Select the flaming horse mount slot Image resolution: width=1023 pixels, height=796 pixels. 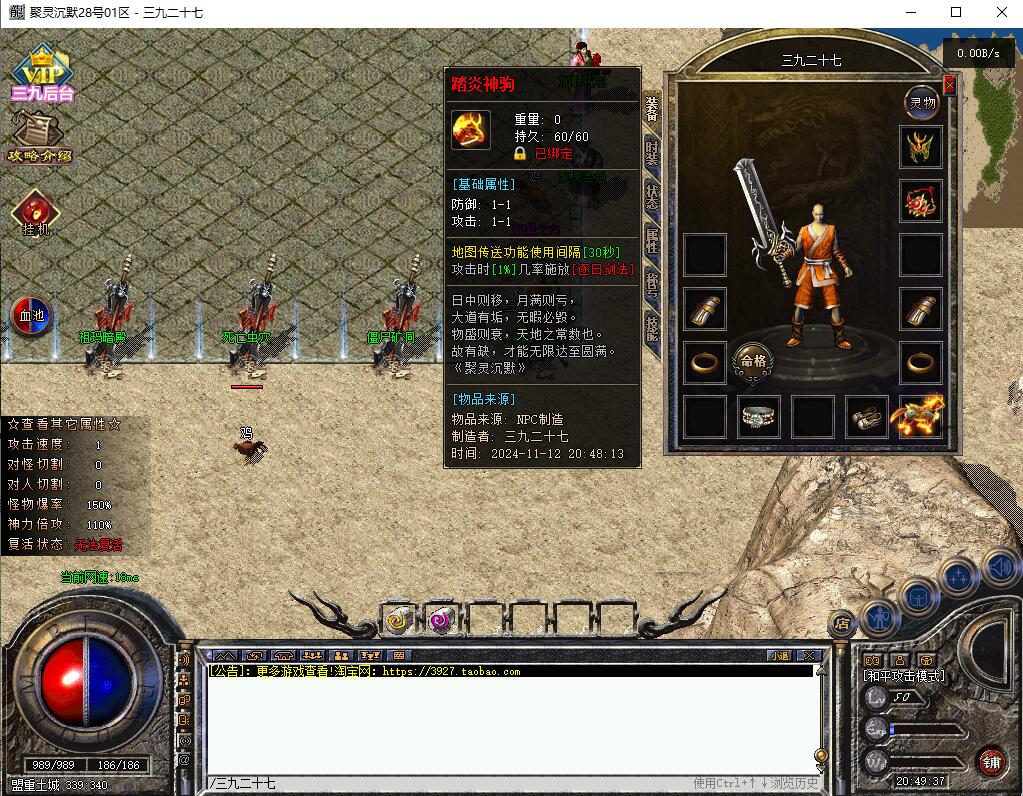coord(921,416)
